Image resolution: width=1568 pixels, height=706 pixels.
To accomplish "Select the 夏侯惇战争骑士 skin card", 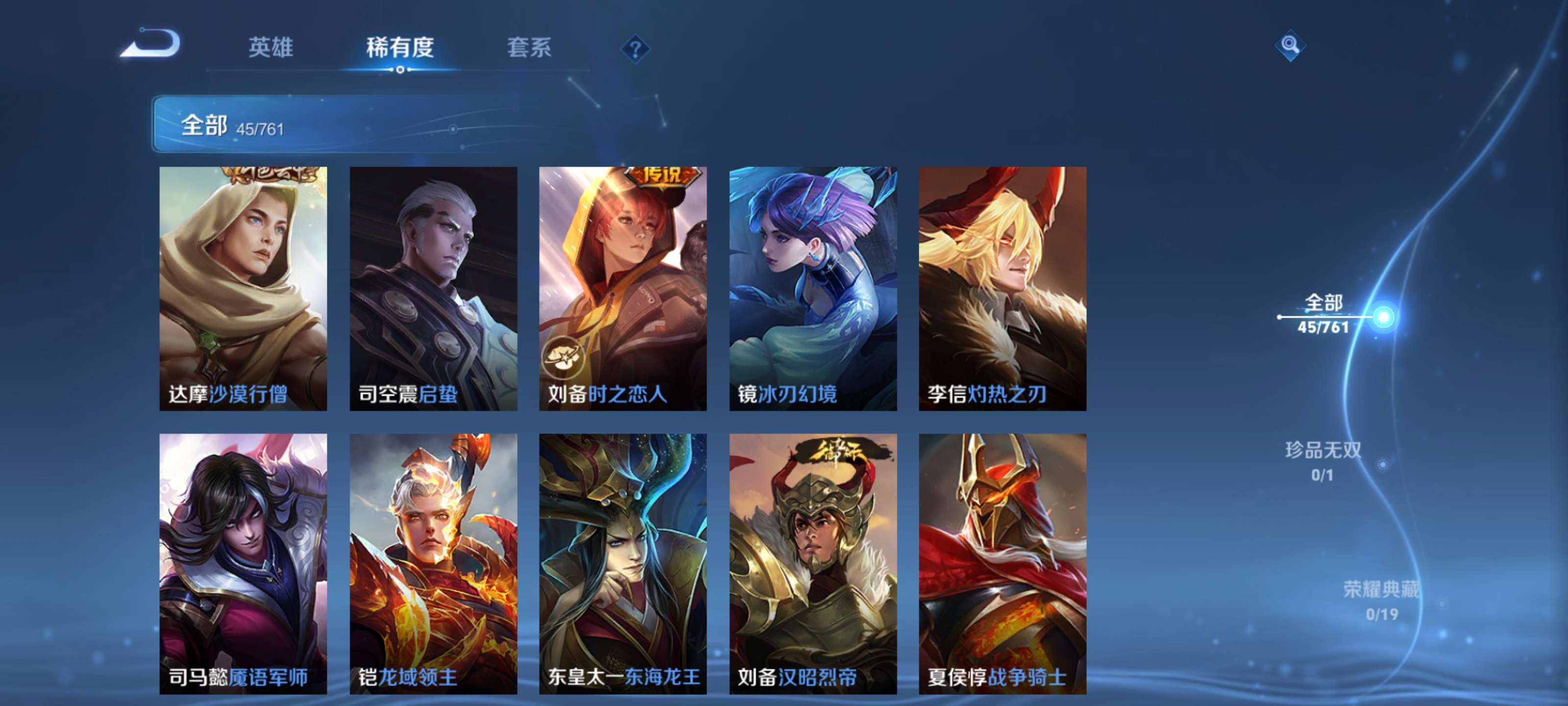I will pos(1003,560).
